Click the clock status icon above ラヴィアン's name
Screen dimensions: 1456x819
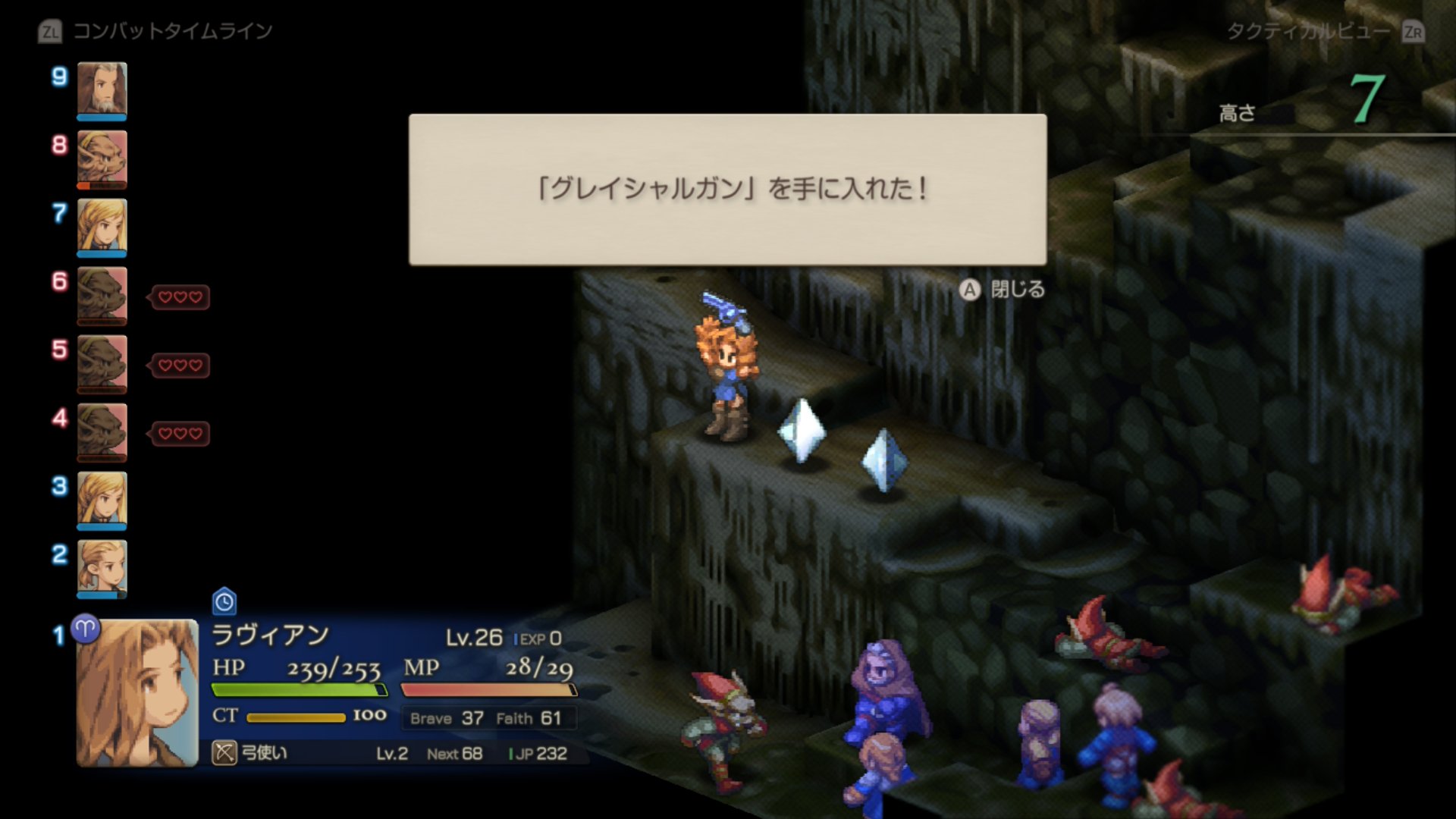224,602
